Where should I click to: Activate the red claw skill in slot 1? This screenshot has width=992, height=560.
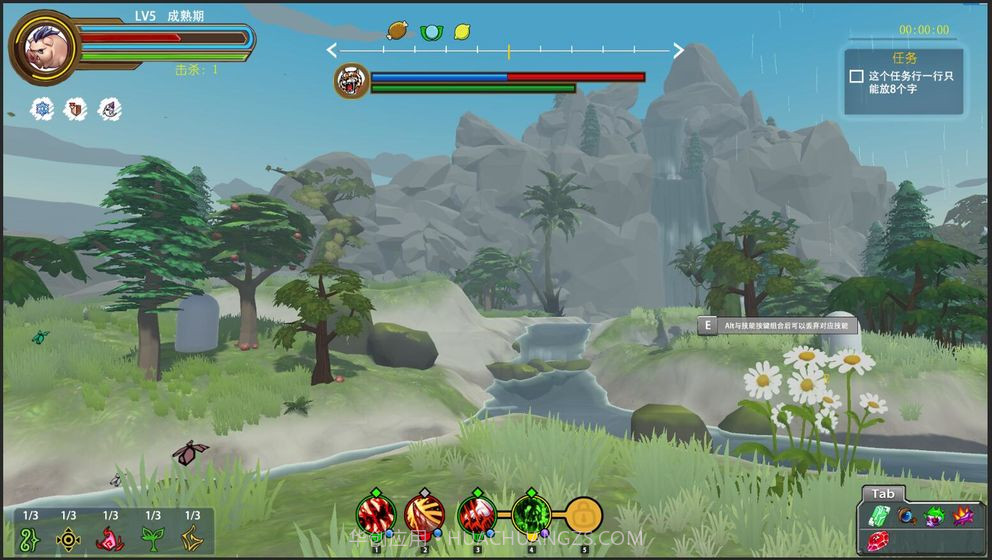(376, 517)
